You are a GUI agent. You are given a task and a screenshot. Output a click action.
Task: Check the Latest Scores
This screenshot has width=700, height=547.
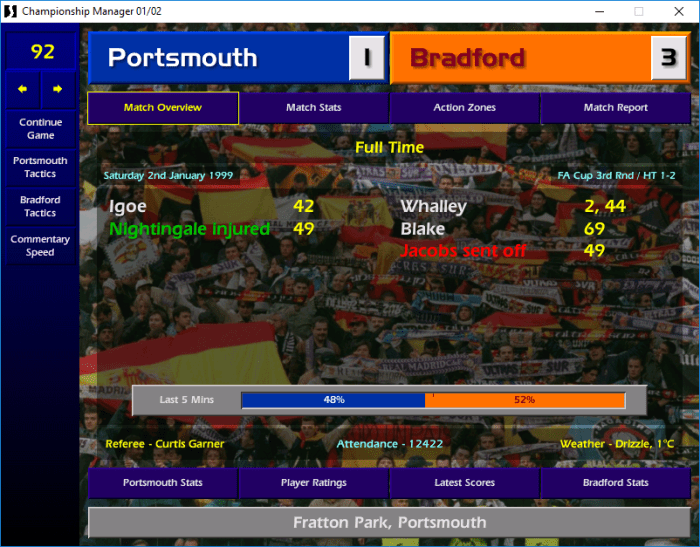click(x=464, y=483)
